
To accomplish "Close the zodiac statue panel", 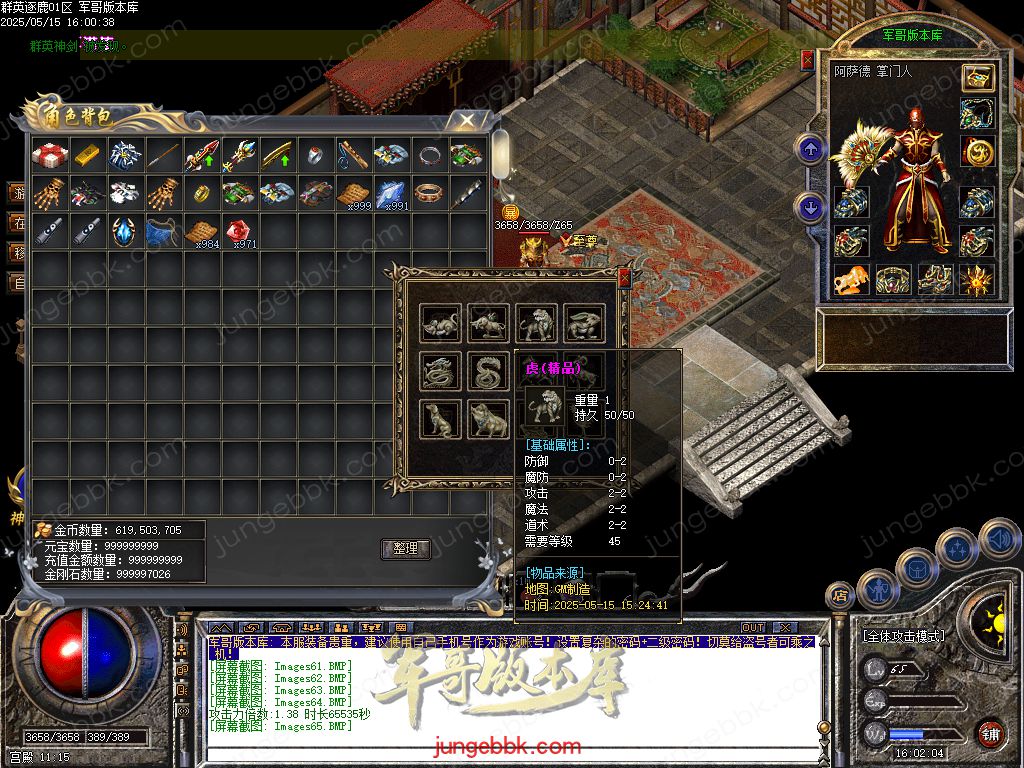I will (x=625, y=277).
